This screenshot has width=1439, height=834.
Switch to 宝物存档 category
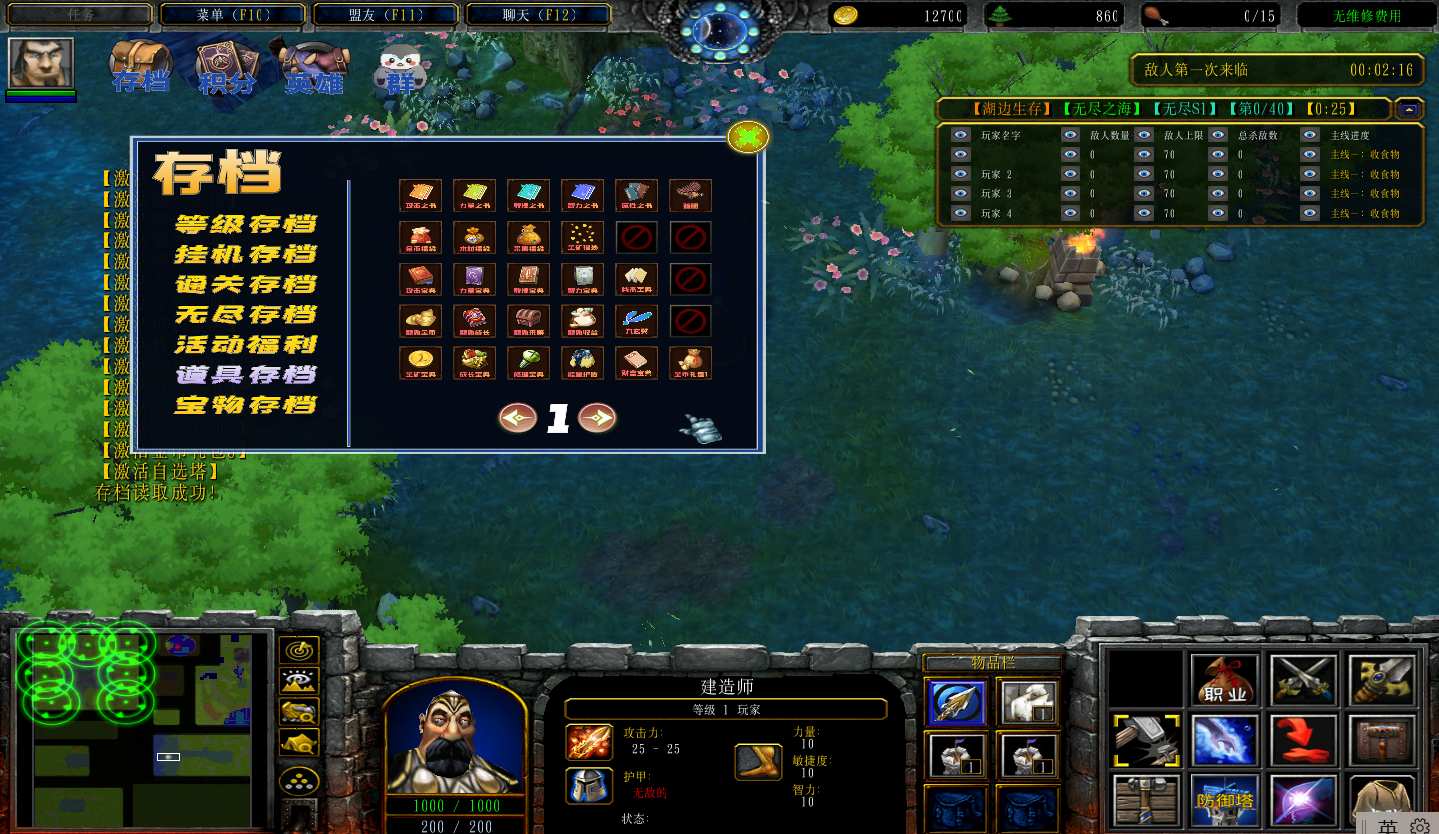tap(246, 404)
